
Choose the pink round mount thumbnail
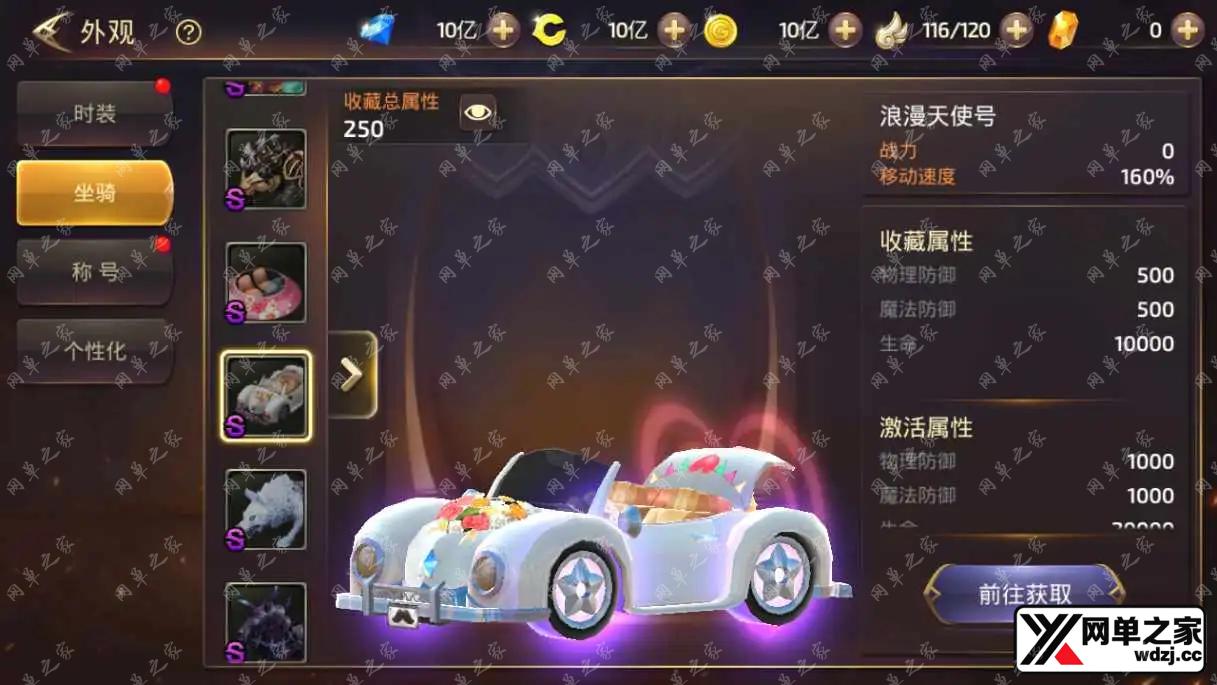[266, 282]
